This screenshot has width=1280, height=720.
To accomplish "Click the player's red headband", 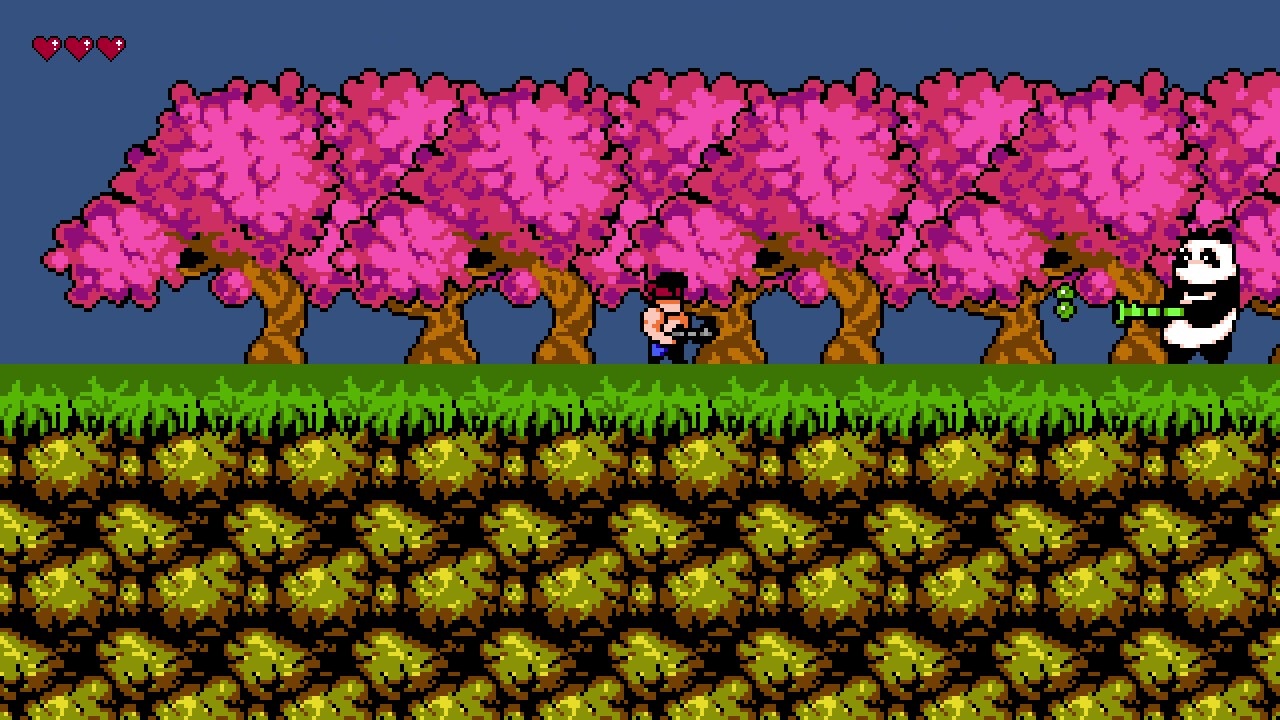I will [662, 293].
